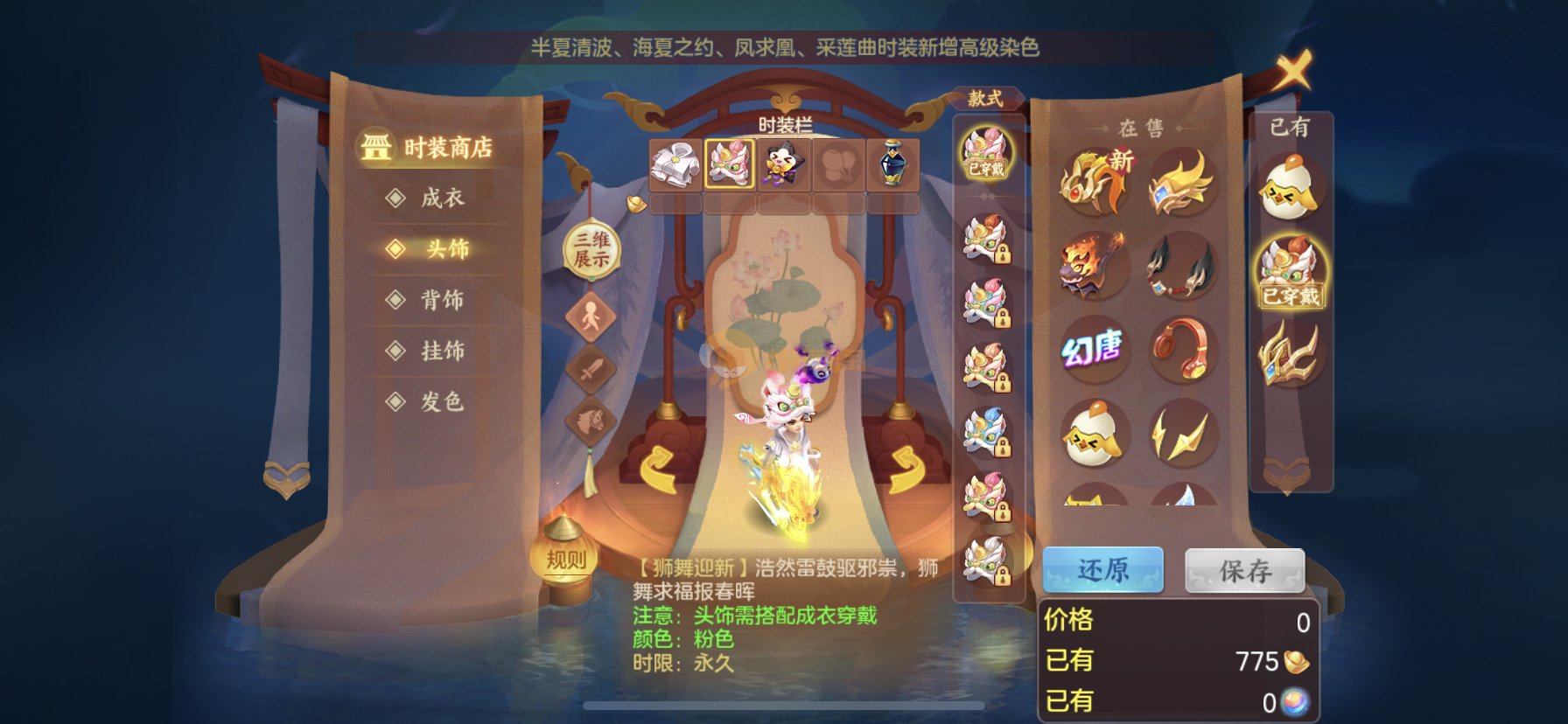Click the horse mount preview icon
The image size is (1568, 724).
click(591, 419)
